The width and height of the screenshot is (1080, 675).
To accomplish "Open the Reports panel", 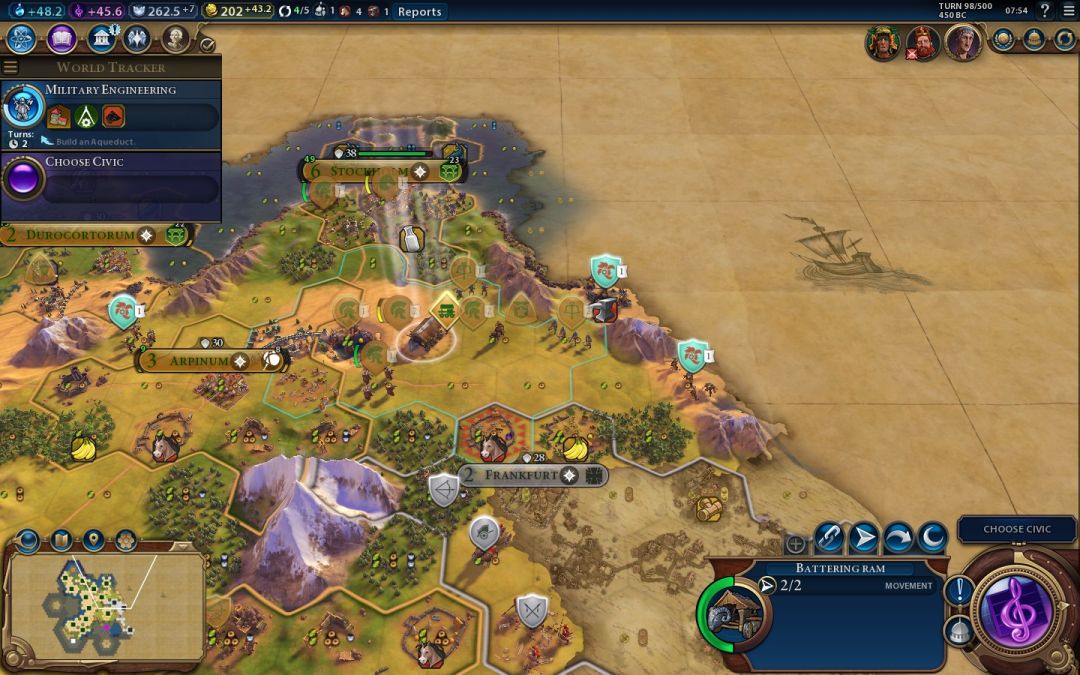I will 419,12.
